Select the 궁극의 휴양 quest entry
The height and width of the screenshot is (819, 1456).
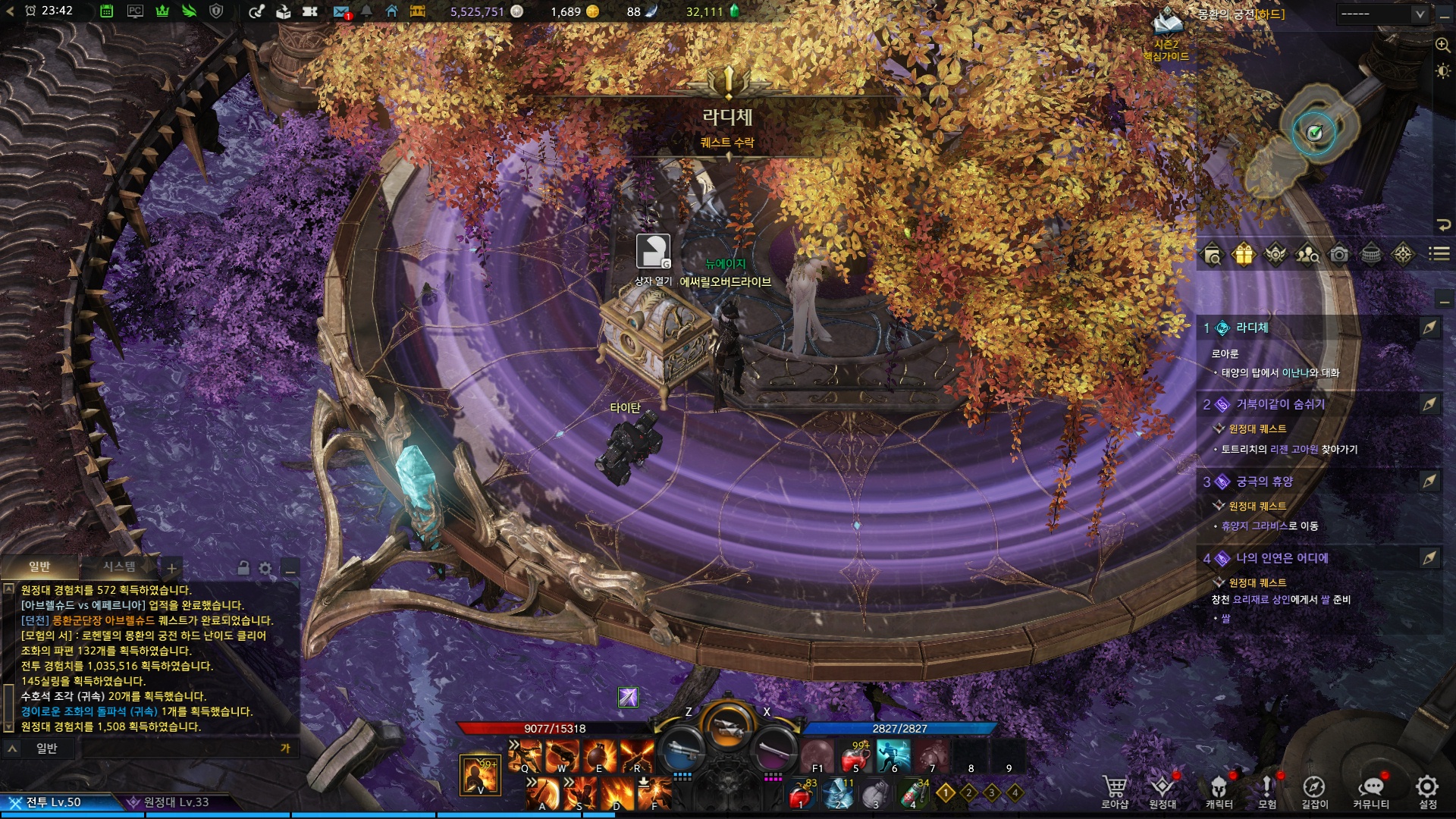(1264, 482)
